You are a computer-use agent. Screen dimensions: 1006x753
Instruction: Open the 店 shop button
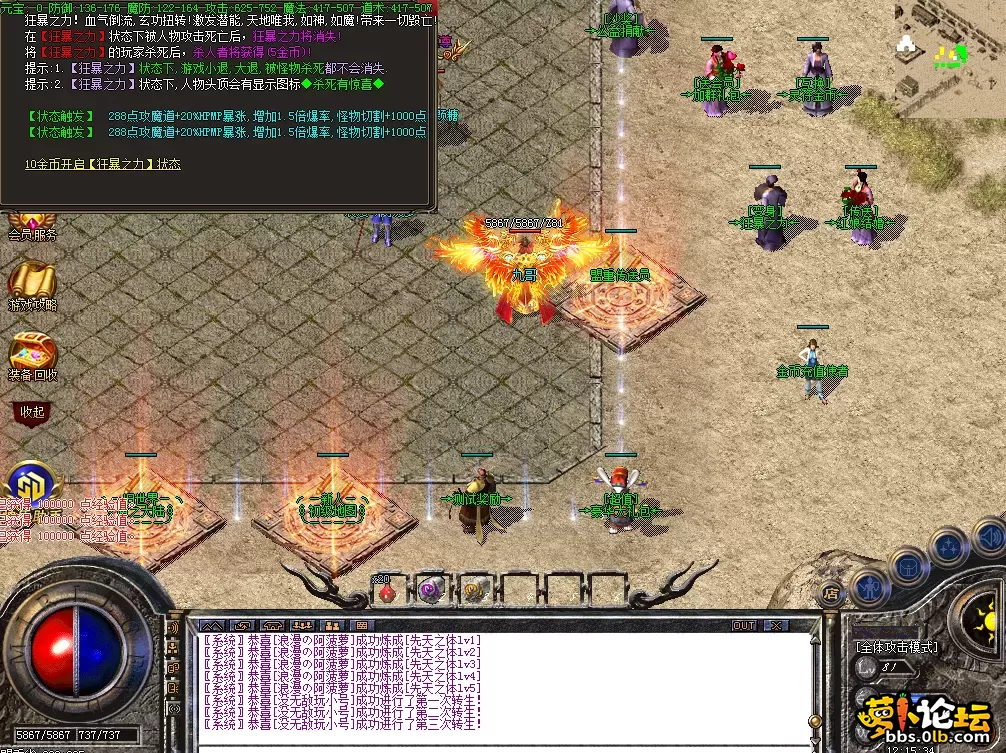click(x=829, y=593)
